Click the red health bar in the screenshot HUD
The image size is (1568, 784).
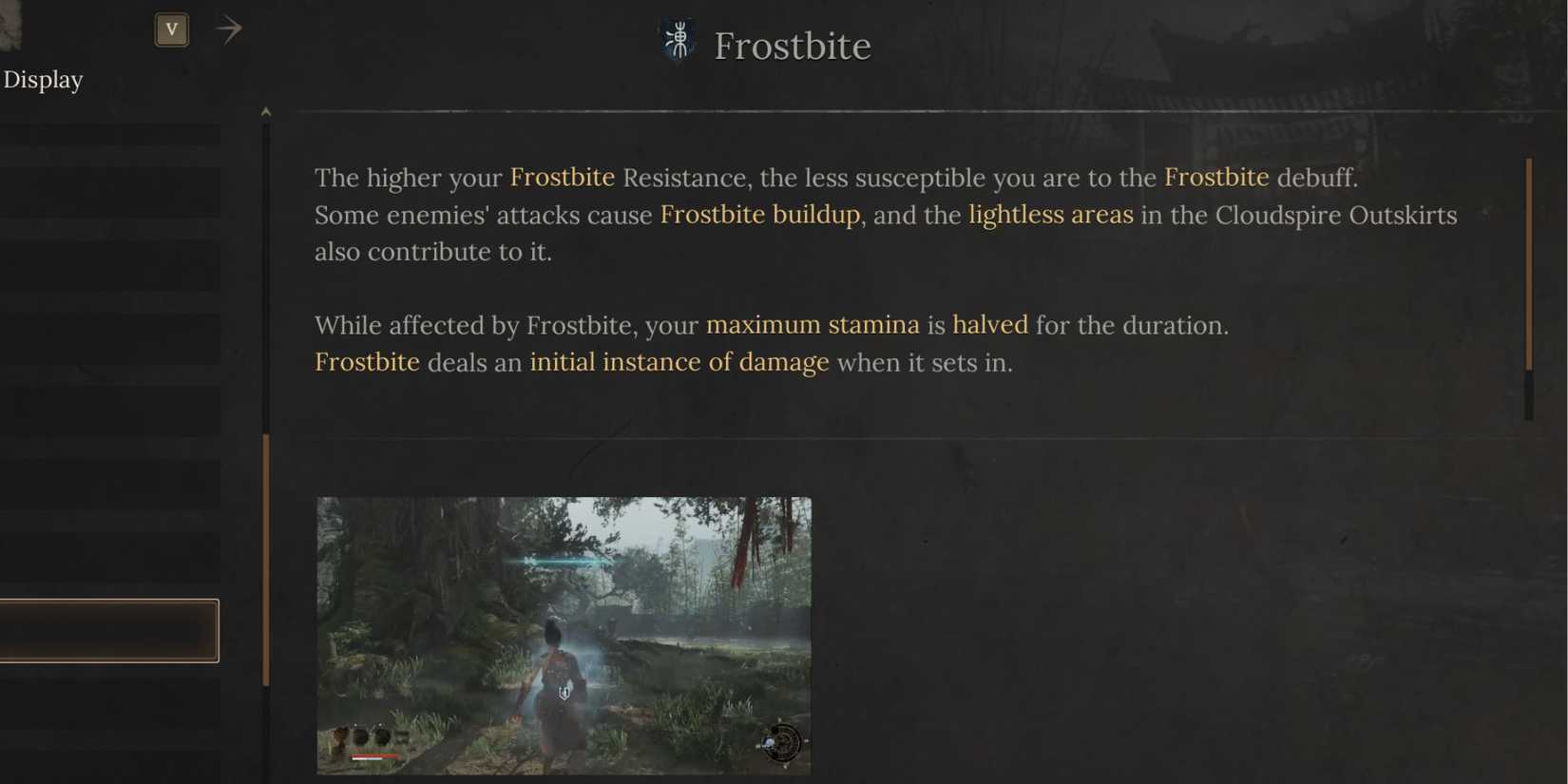tap(374, 756)
